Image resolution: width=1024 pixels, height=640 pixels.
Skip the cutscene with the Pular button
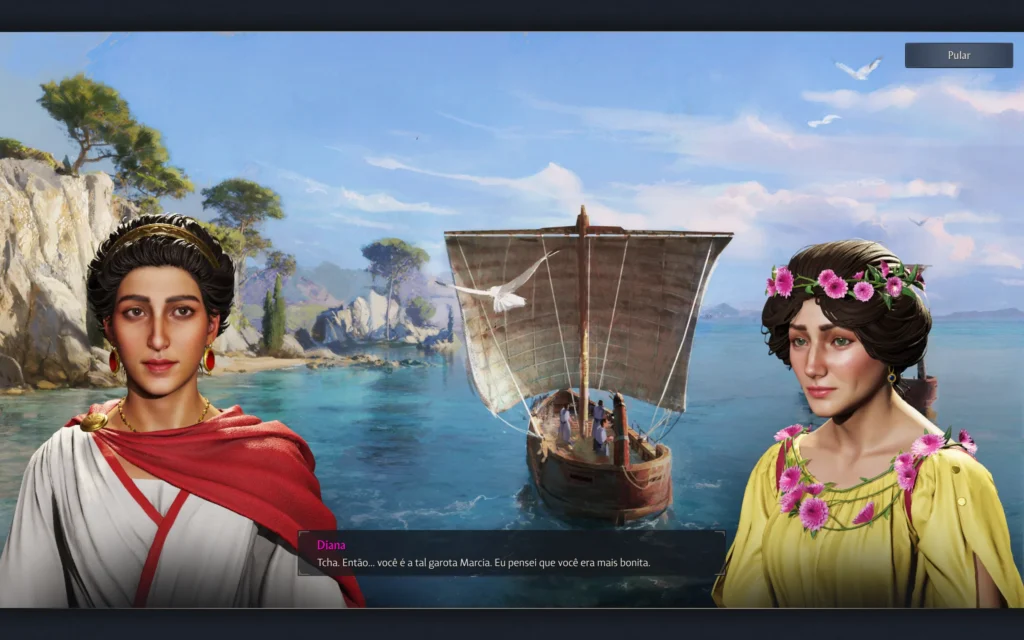coord(958,55)
